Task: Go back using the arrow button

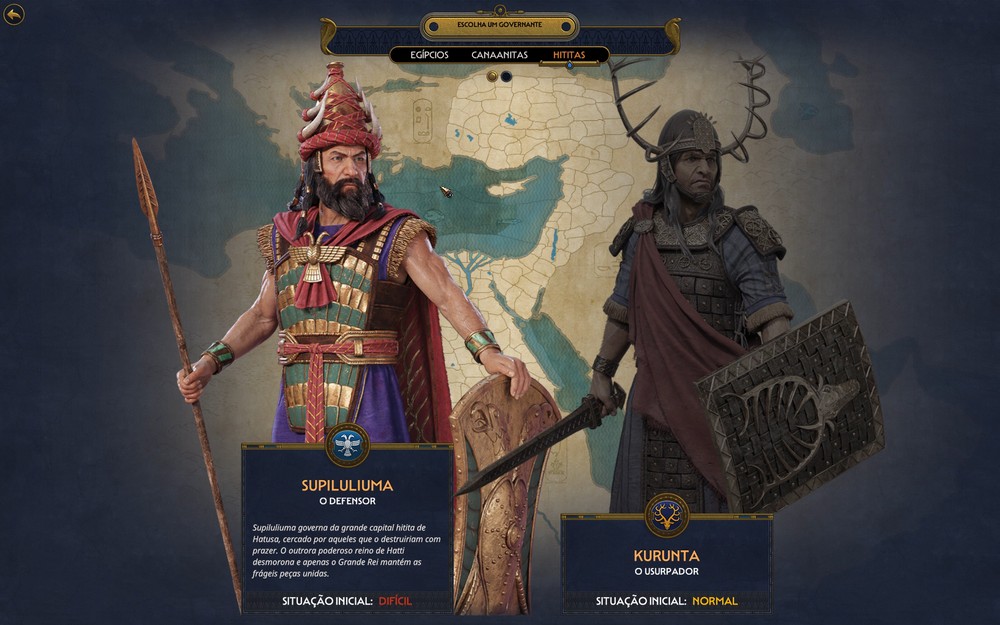Action: point(14,15)
